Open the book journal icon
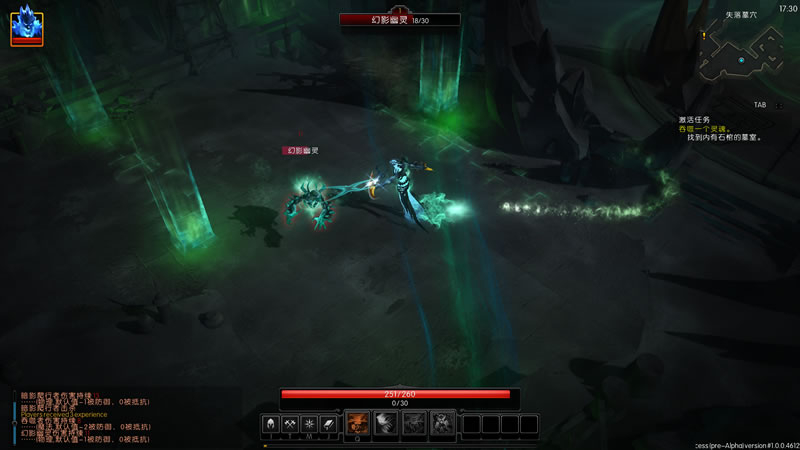Screen dimensions: 800x450 click(328, 424)
